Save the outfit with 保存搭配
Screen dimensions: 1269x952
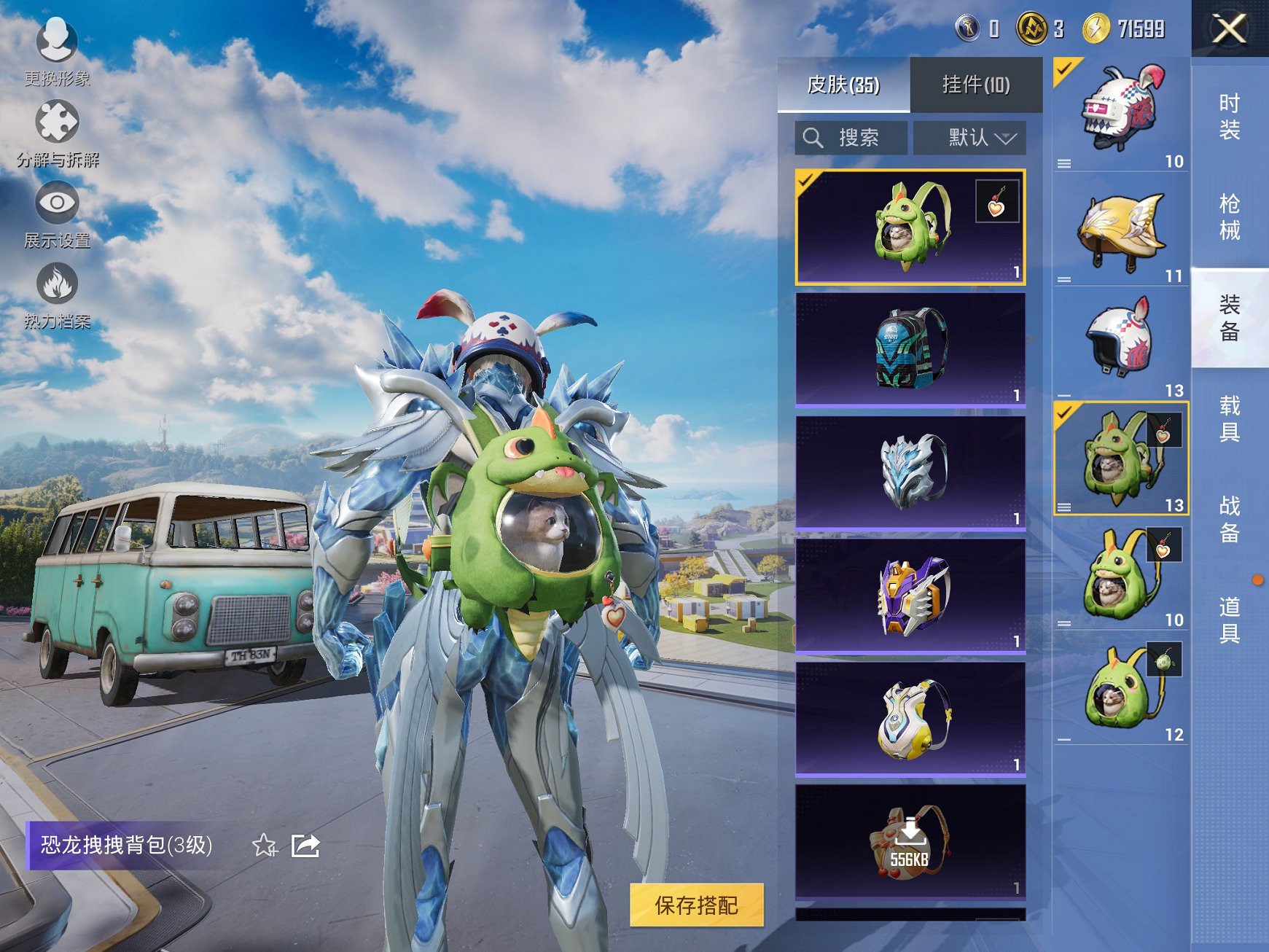[696, 905]
